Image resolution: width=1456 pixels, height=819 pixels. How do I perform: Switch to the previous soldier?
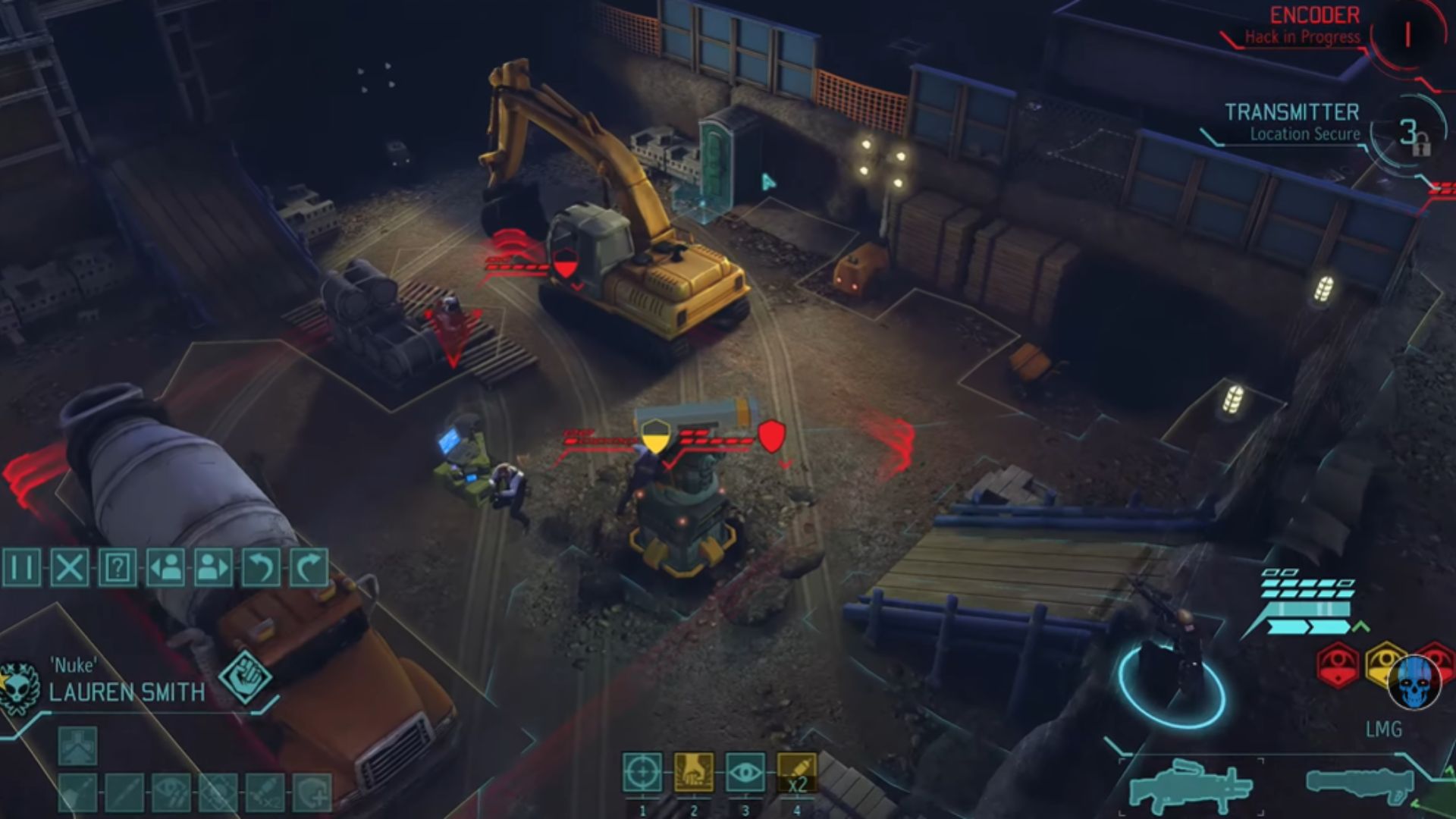pyautogui.click(x=165, y=567)
